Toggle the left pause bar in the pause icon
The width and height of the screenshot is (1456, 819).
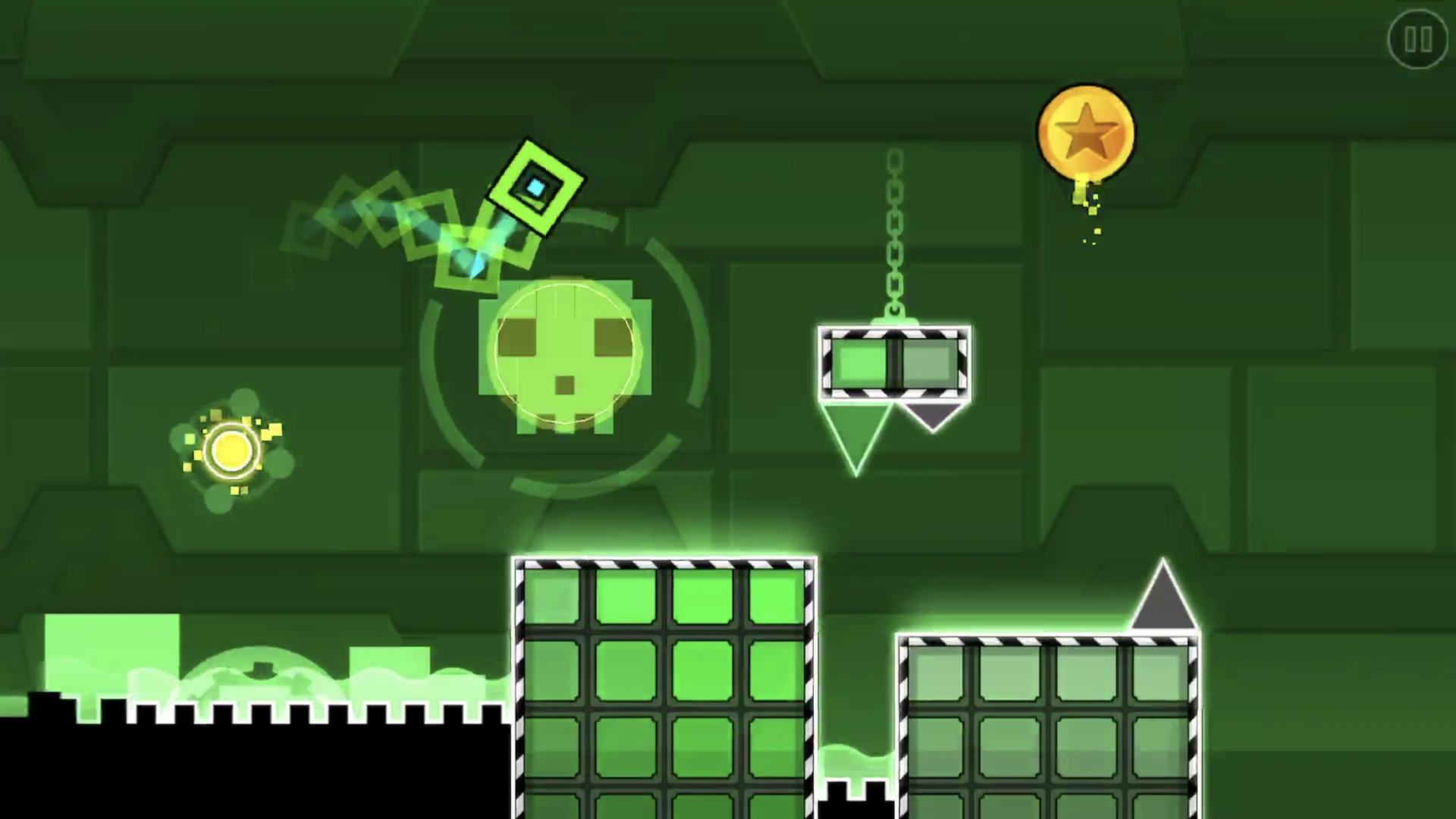(1411, 39)
